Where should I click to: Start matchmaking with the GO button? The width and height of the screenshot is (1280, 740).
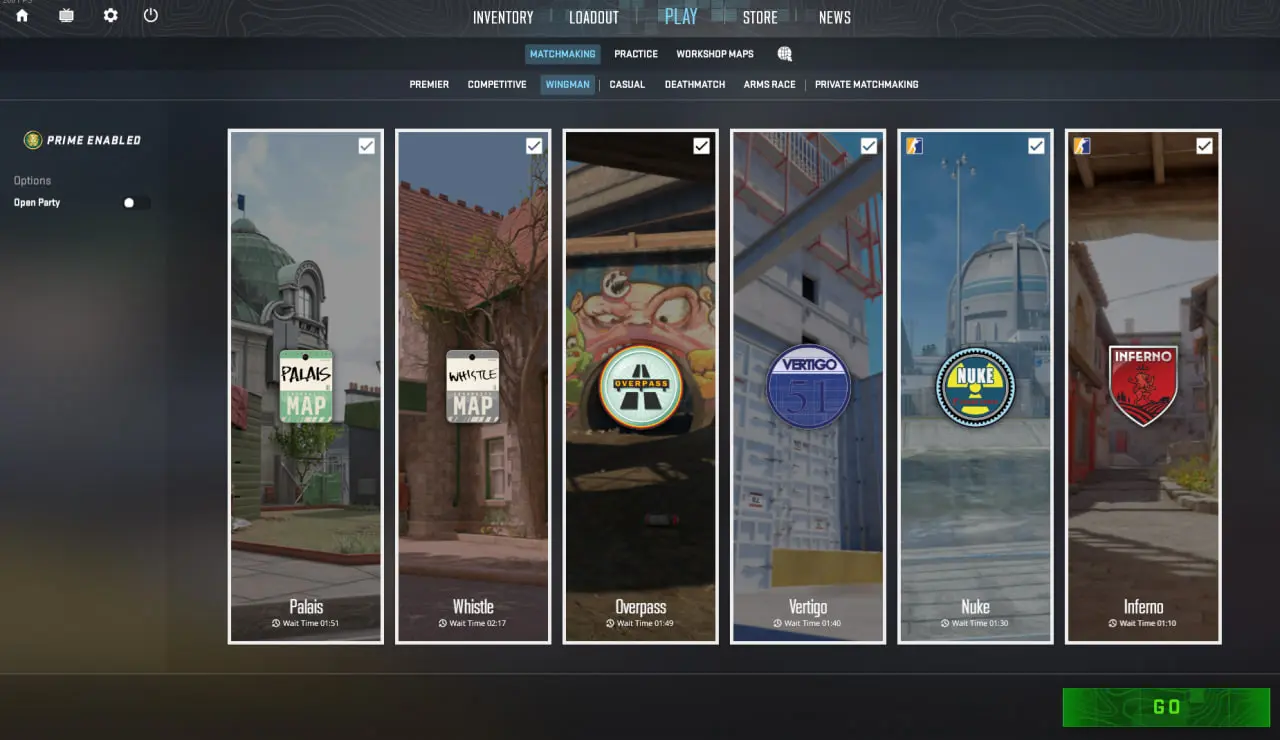1166,707
